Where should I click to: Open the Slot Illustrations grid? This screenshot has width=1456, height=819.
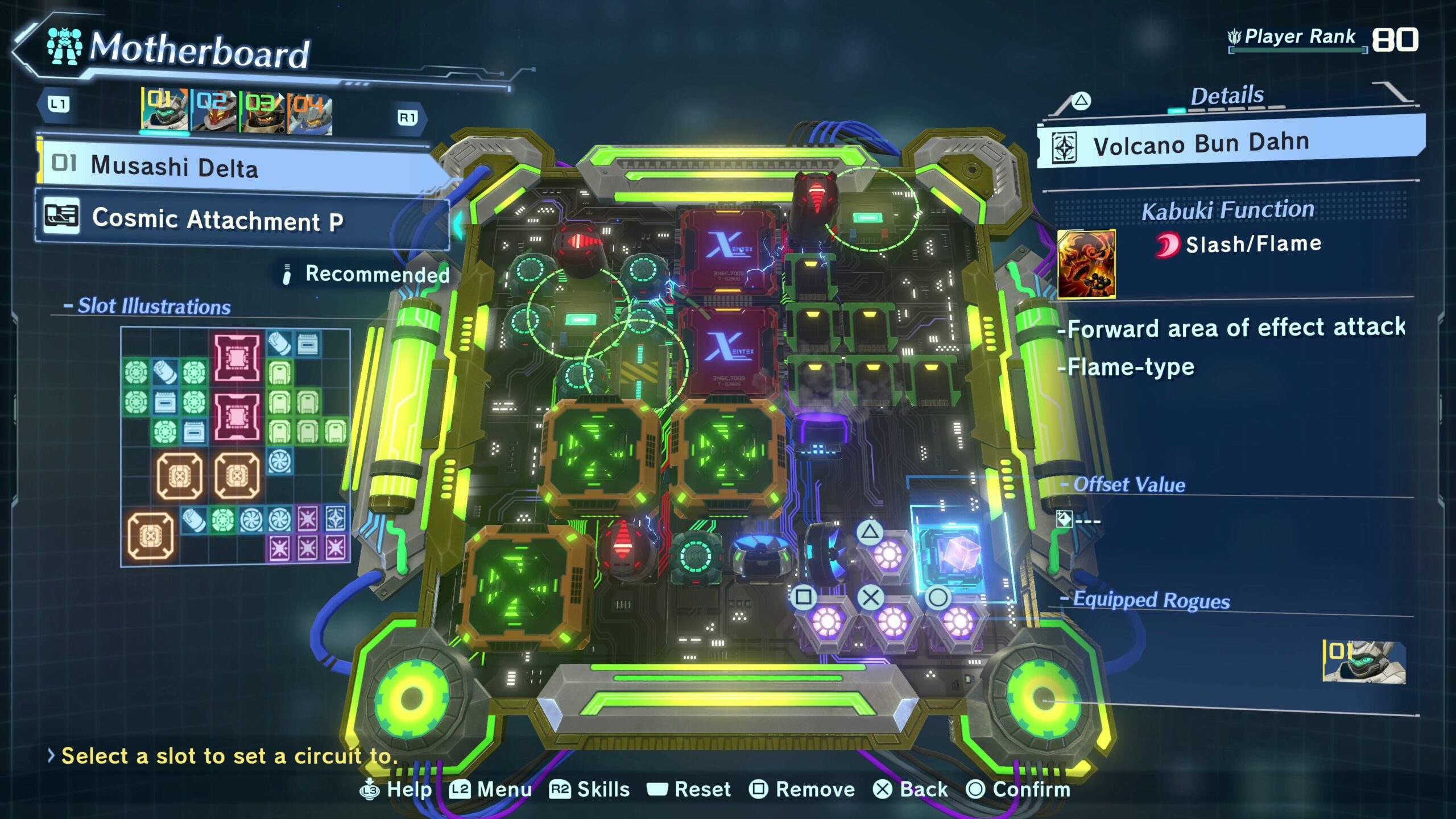(235, 446)
